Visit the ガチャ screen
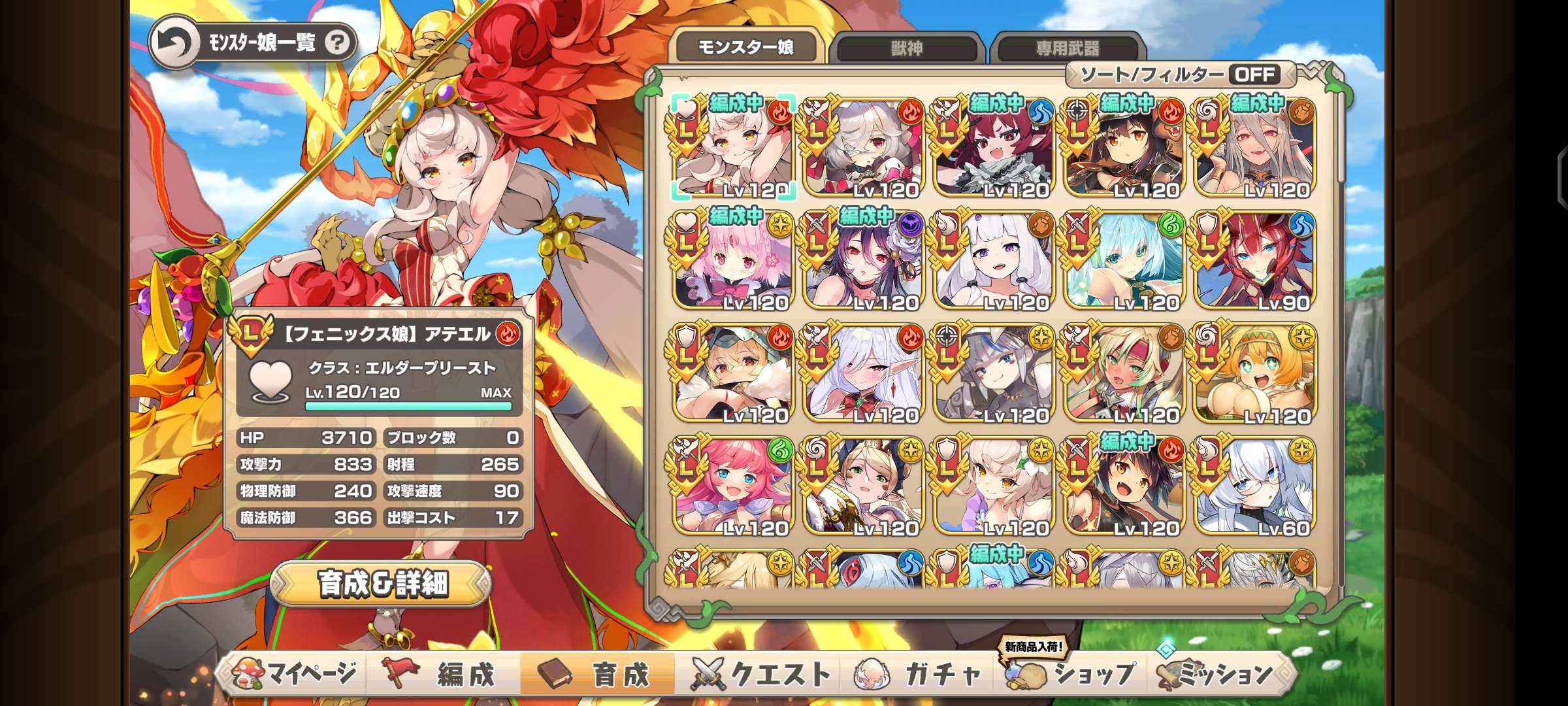 [921, 674]
